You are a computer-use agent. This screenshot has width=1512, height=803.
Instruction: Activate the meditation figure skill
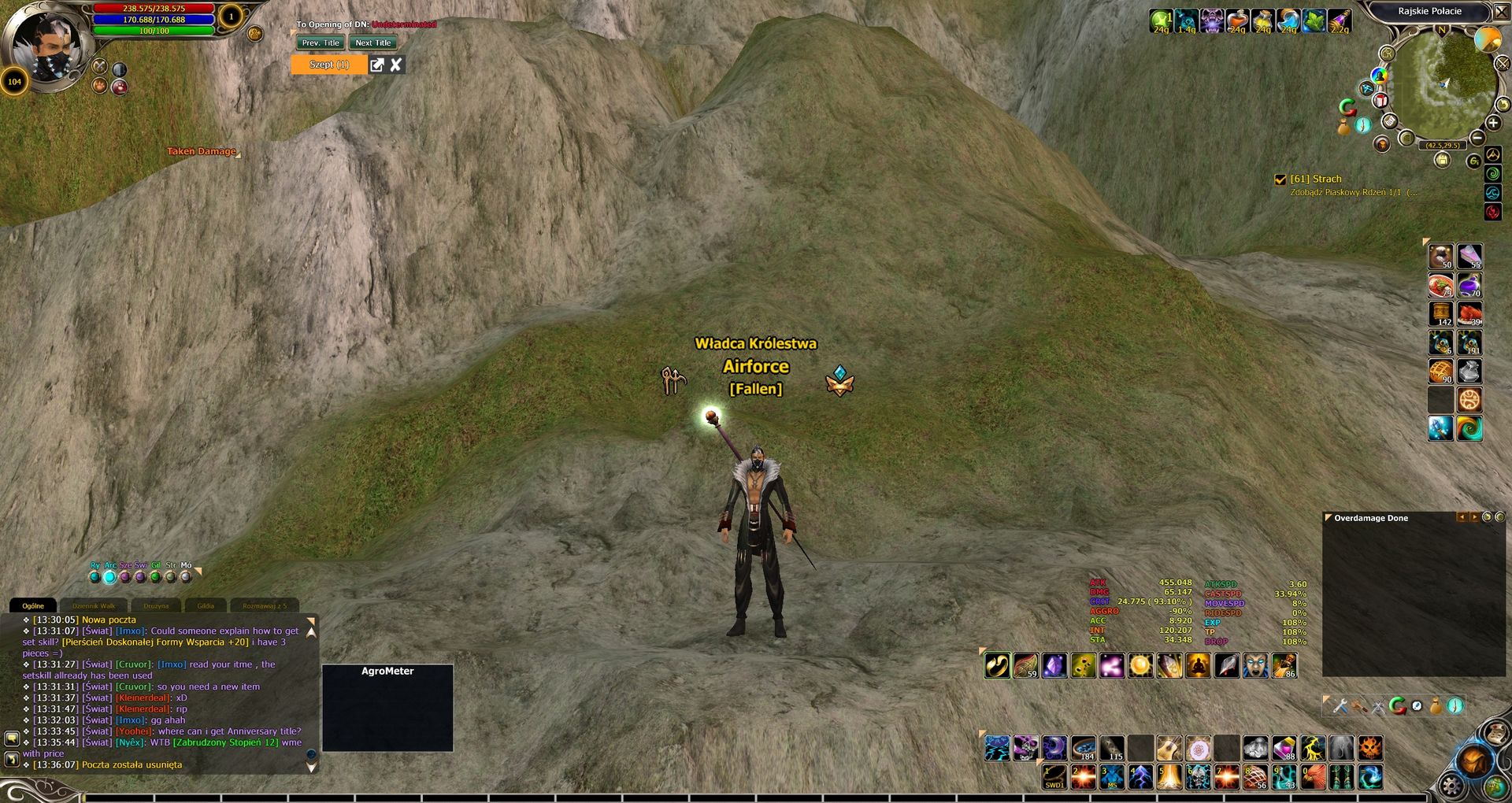[1197, 666]
